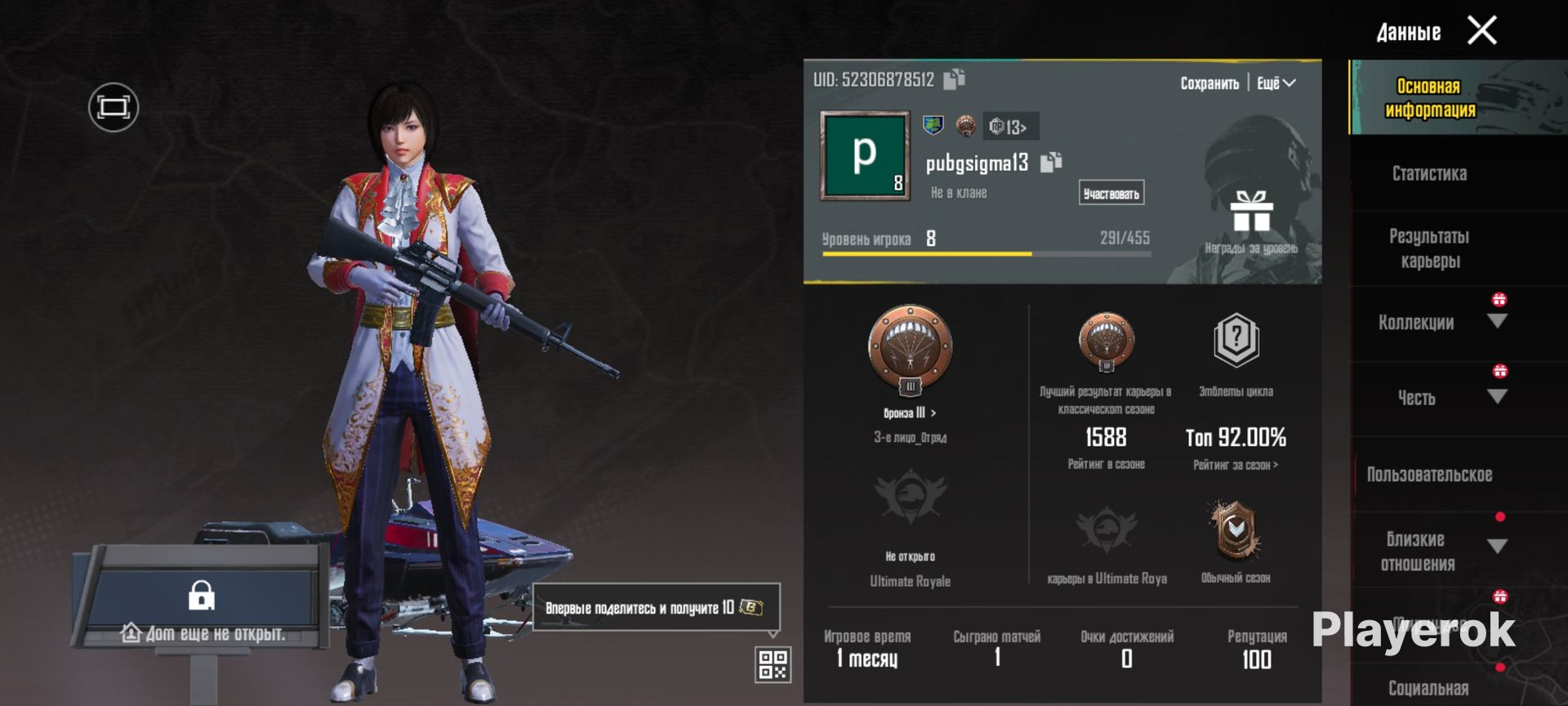Select the Основная информация tab
This screenshot has height=706, width=1568.
pos(1429,98)
